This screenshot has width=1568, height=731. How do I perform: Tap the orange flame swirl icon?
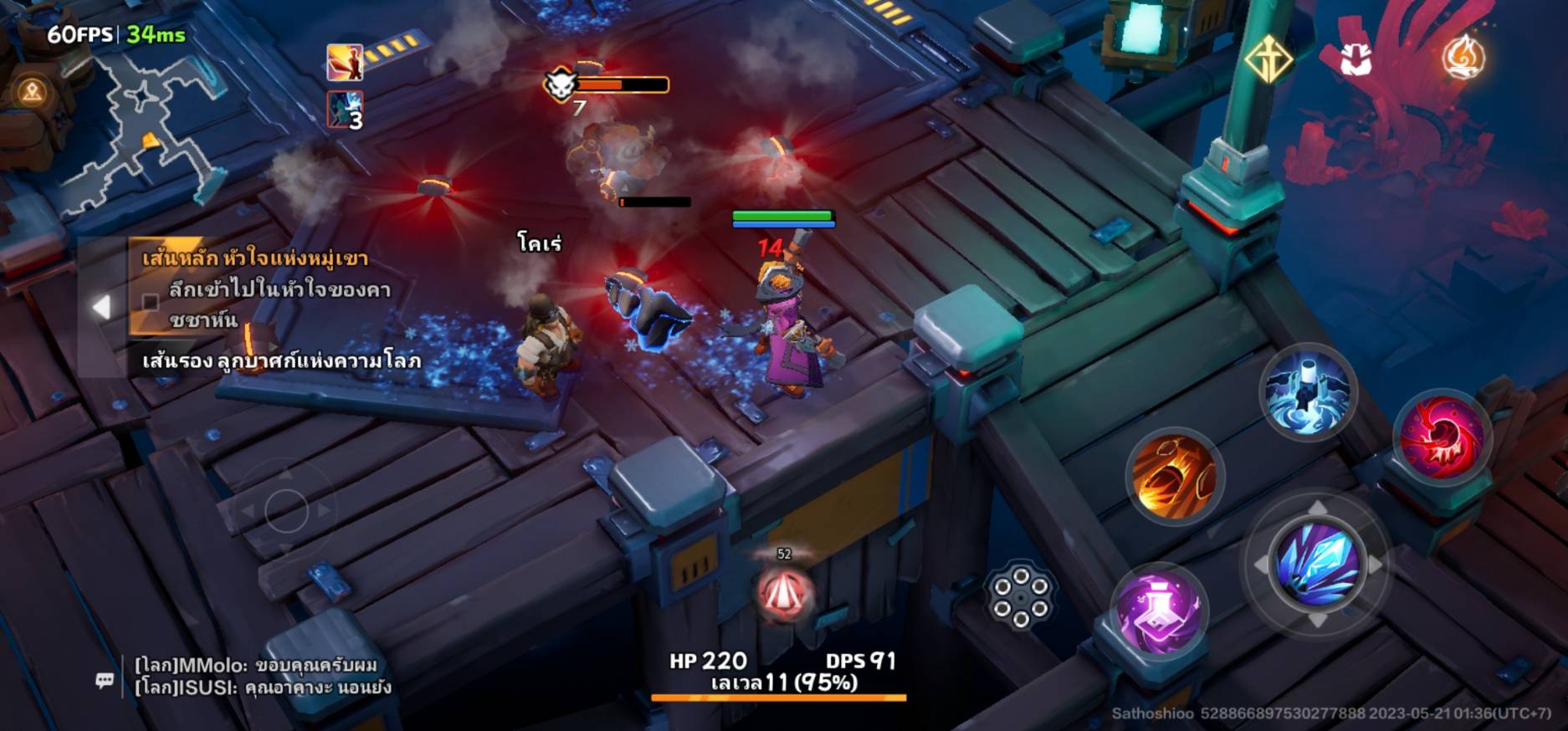1463,57
